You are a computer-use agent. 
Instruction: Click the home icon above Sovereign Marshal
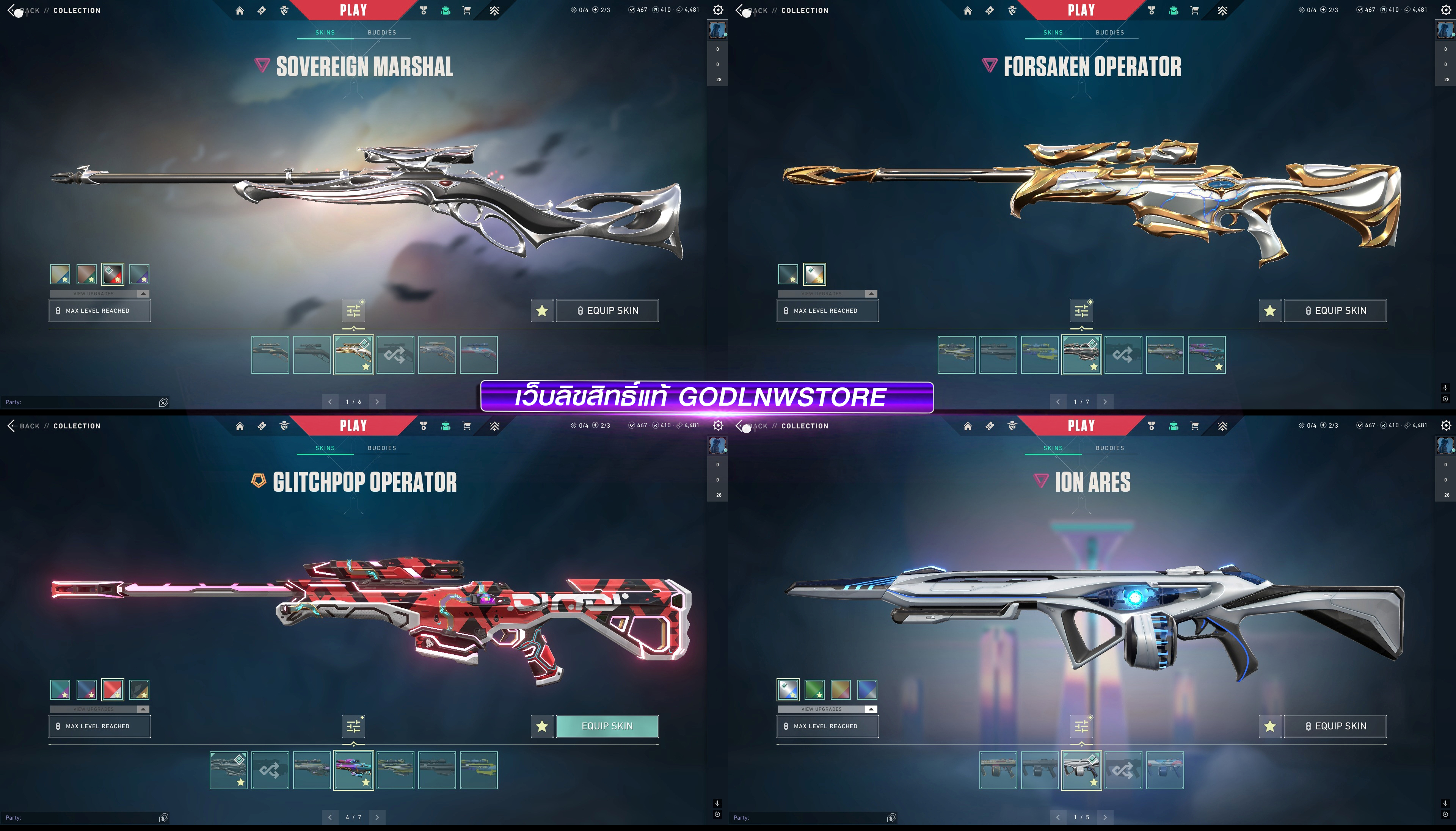[240, 10]
